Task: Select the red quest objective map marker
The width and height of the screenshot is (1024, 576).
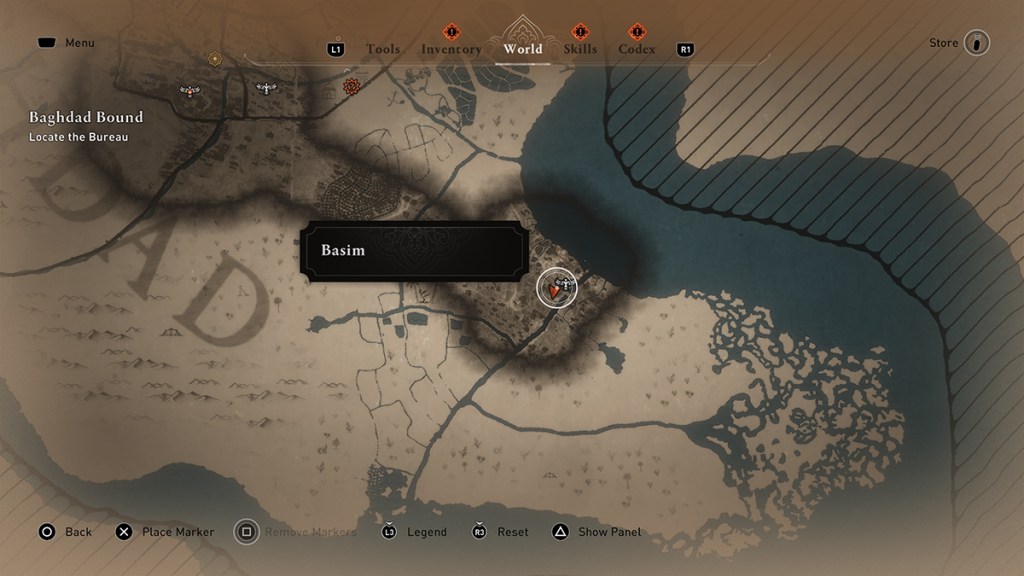Action: click(351, 88)
